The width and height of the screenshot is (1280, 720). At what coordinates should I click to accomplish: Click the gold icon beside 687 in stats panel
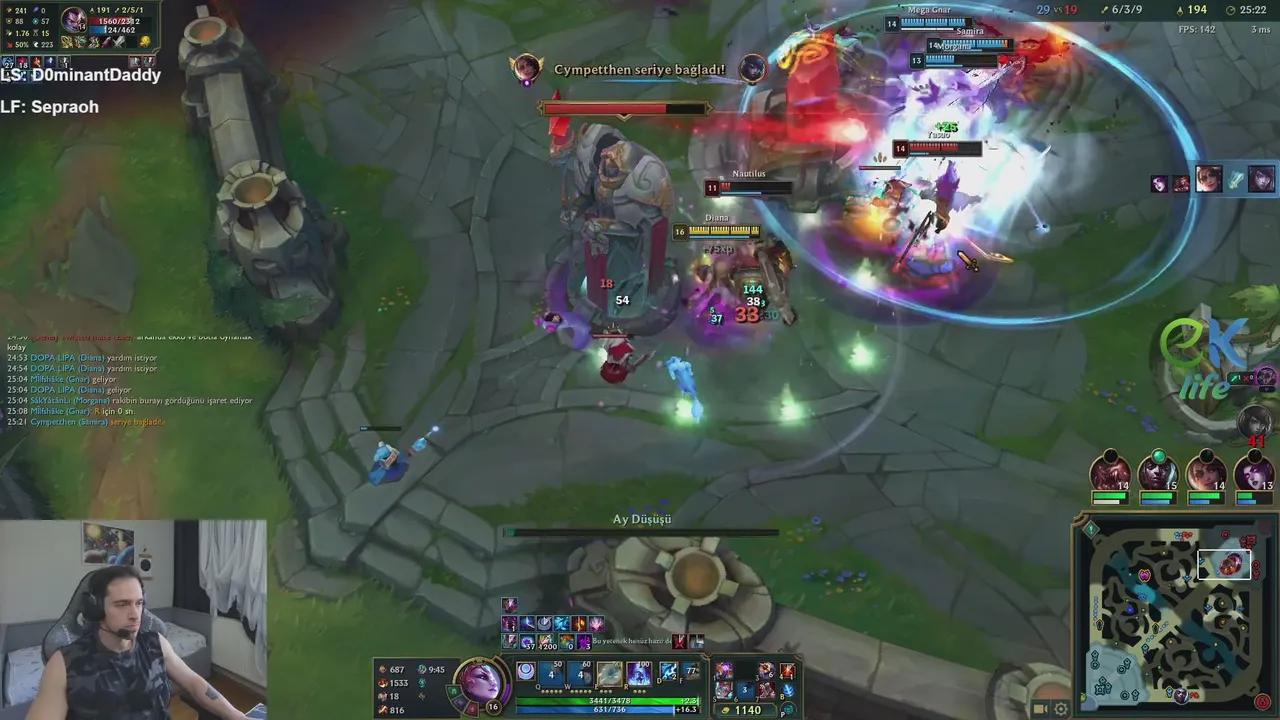[x=383, y=670]
